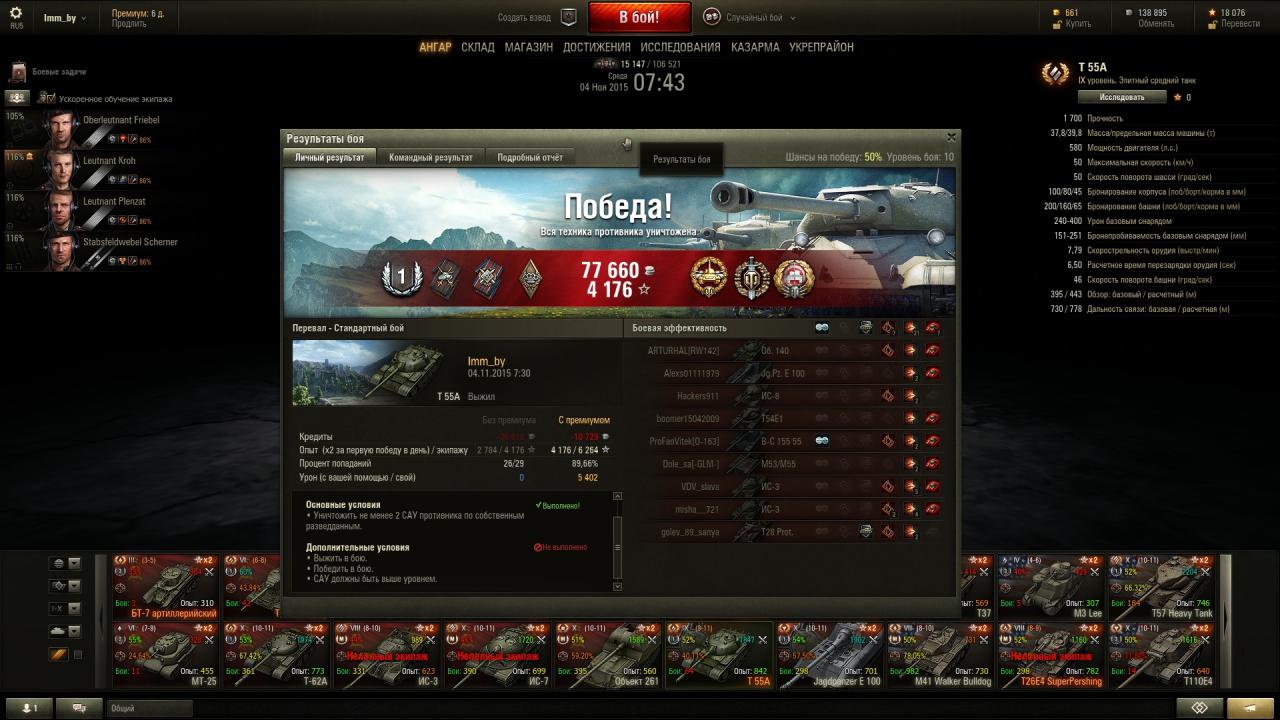Open the settings gear menu
The image size is (1280, 720).
click(16, 14)
